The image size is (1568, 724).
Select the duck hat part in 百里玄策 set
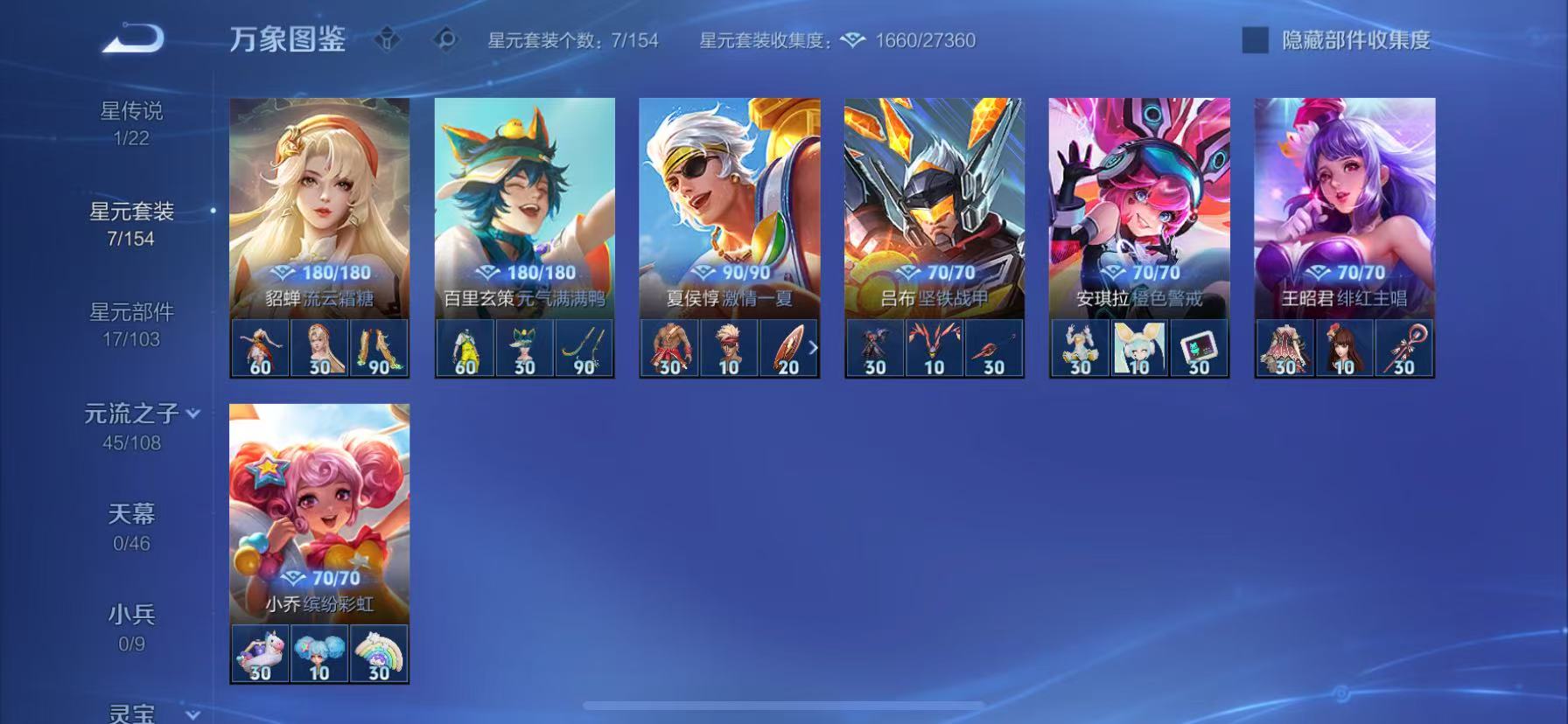pos(524,346)
